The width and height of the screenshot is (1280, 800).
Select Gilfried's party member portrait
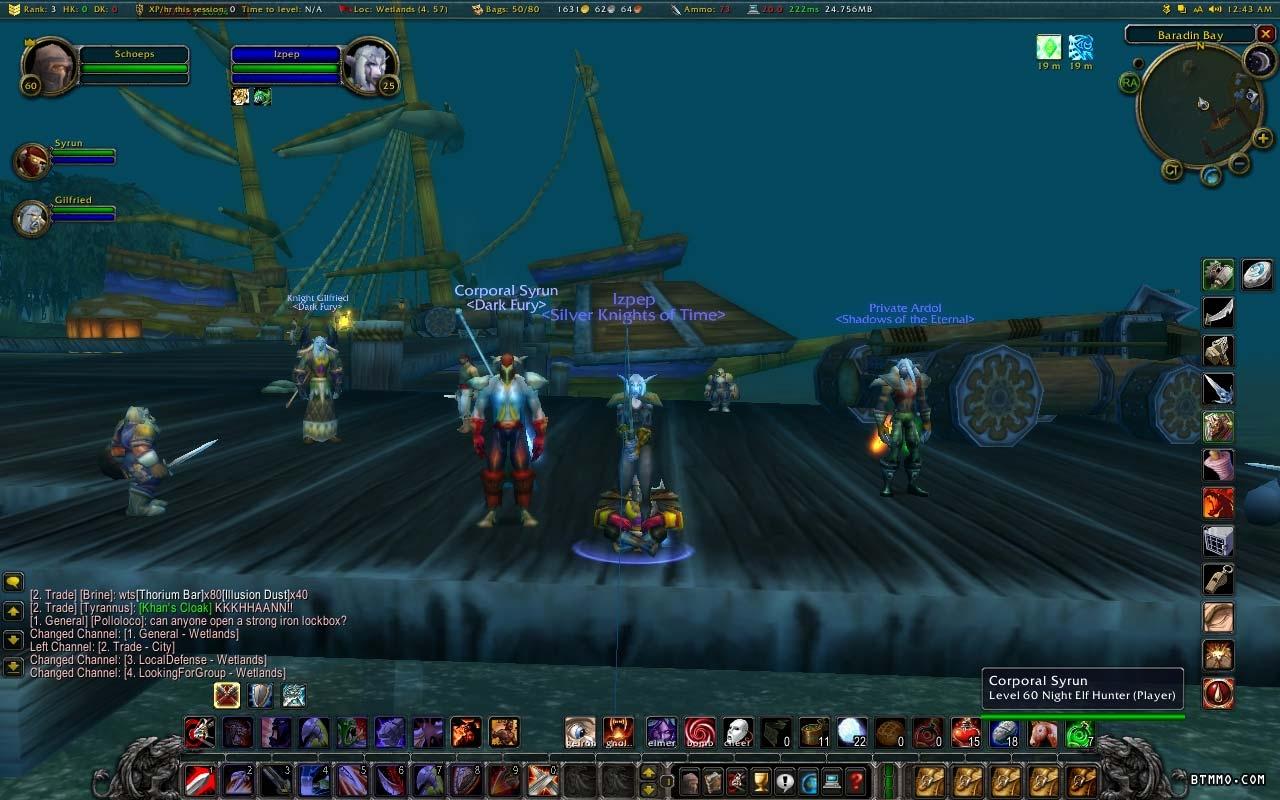(32, 217)
